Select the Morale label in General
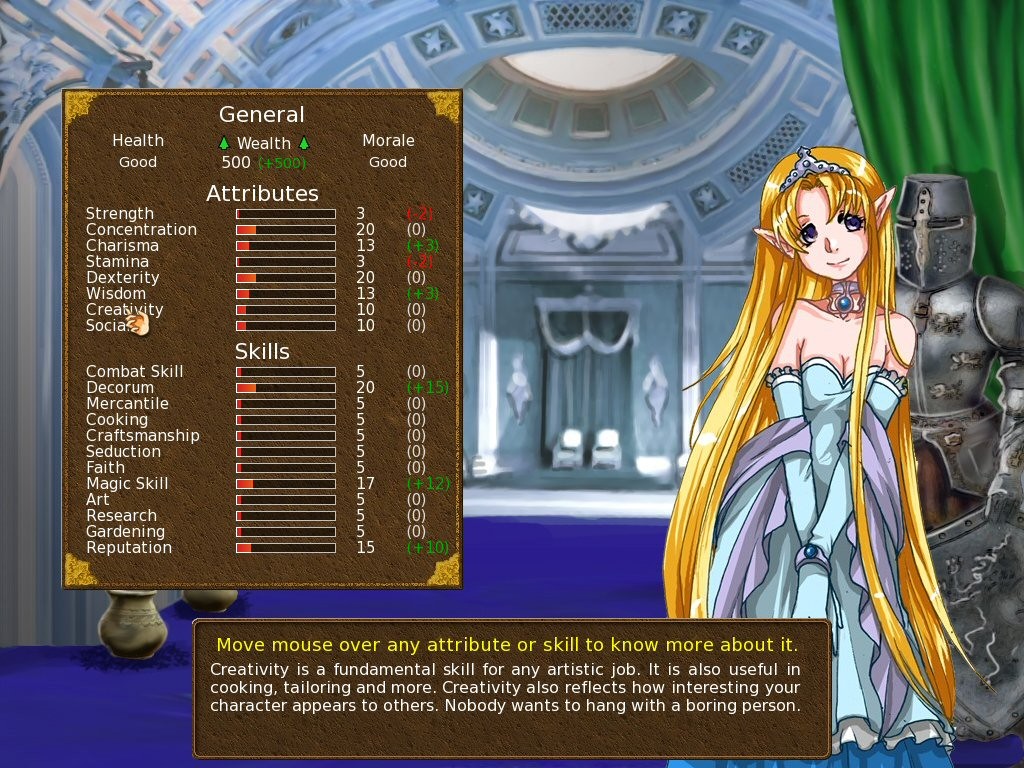The height and width of the screenshot is (768, 1024). pos(388,141)
